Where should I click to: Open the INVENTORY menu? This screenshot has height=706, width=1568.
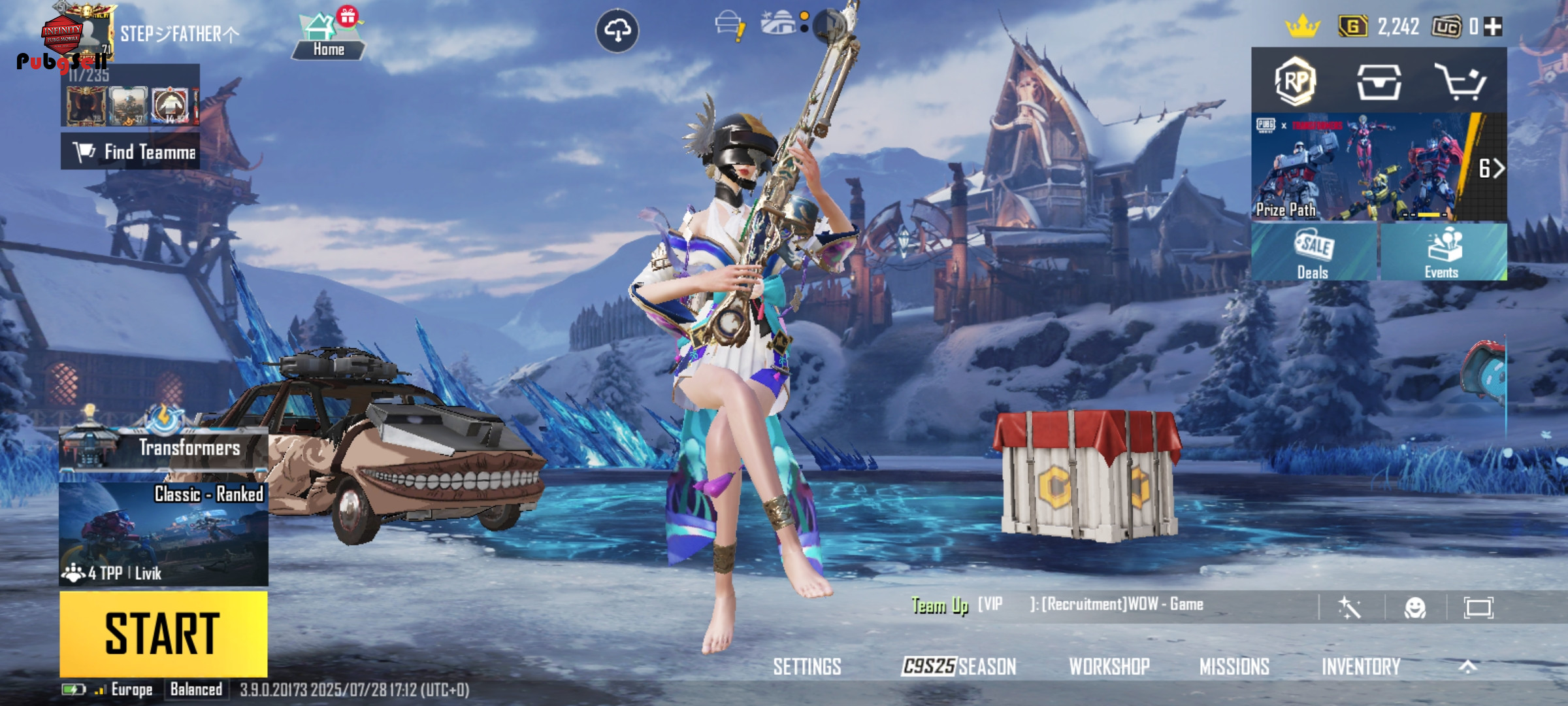(x=1361, y=666)
